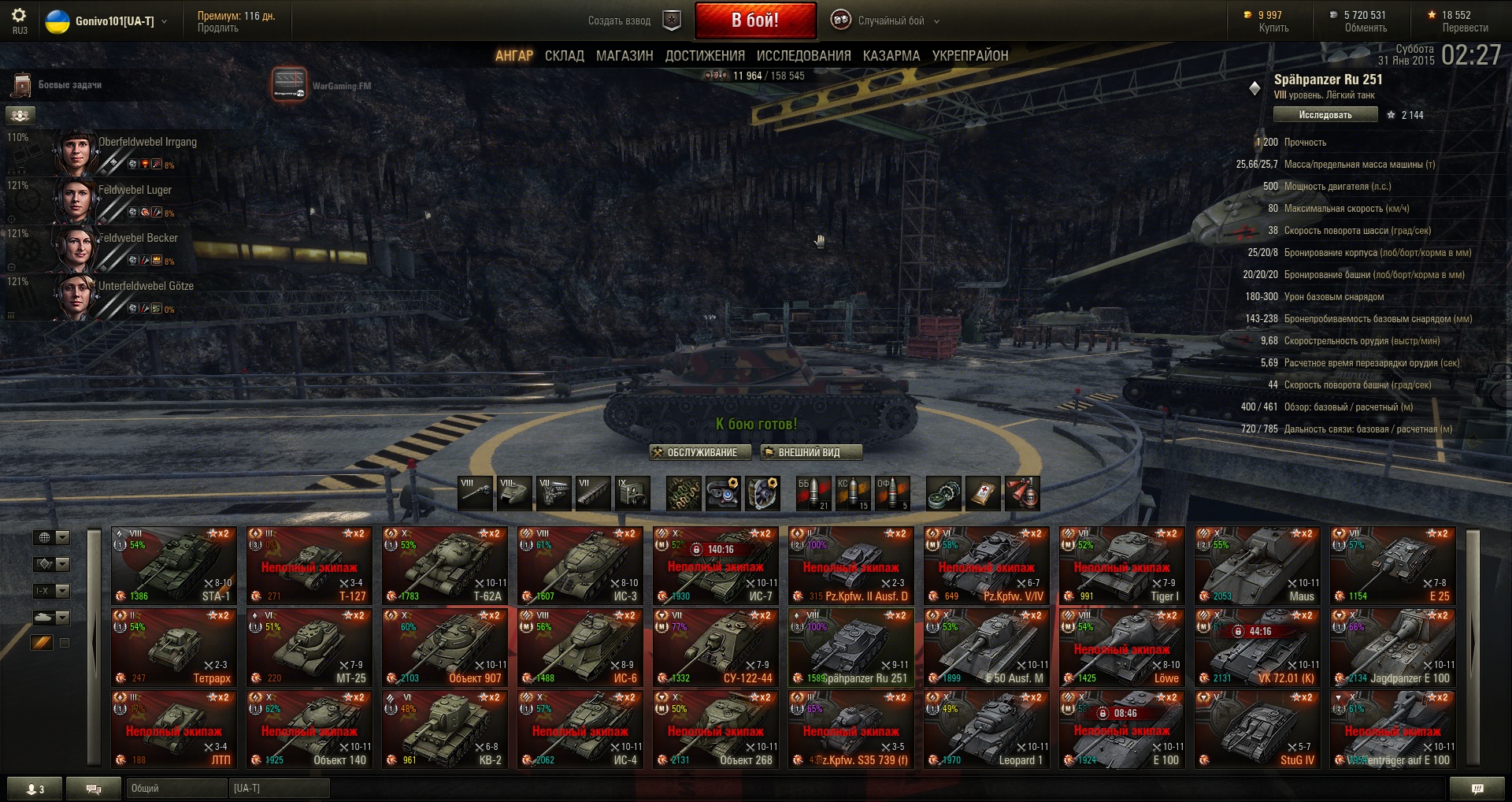
Task: Open the КАЗАРМА barracks tab
Action: click(x=891, y=56)
